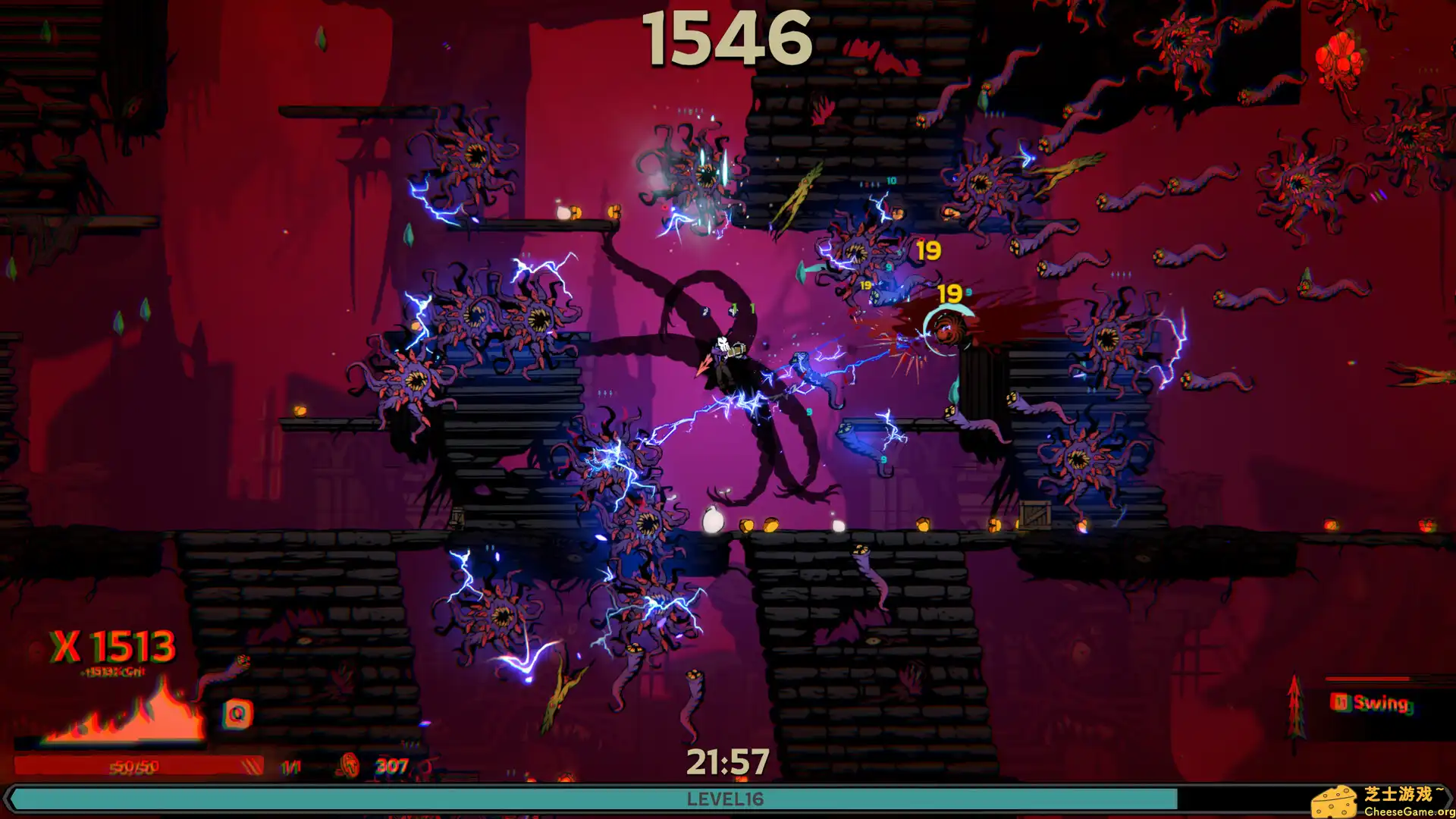
Task: Click the LEVEL16 label on the progress bar
Action: click(726, 799)
